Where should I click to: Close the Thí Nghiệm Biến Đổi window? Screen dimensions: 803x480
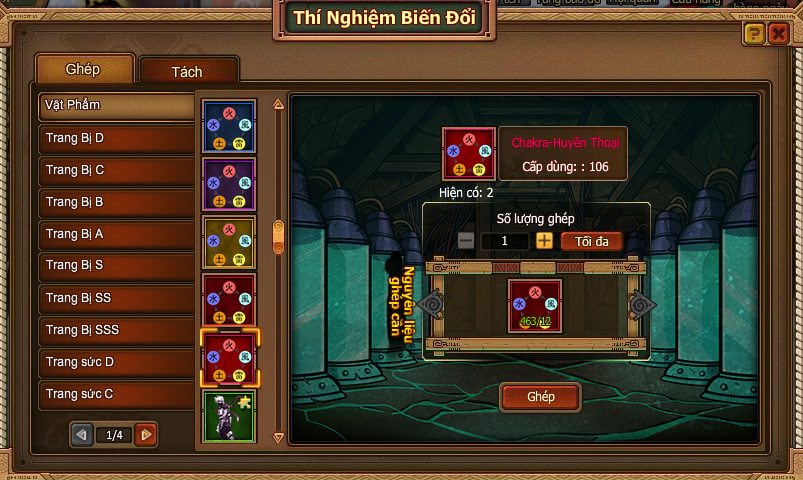tap(779, 35)
